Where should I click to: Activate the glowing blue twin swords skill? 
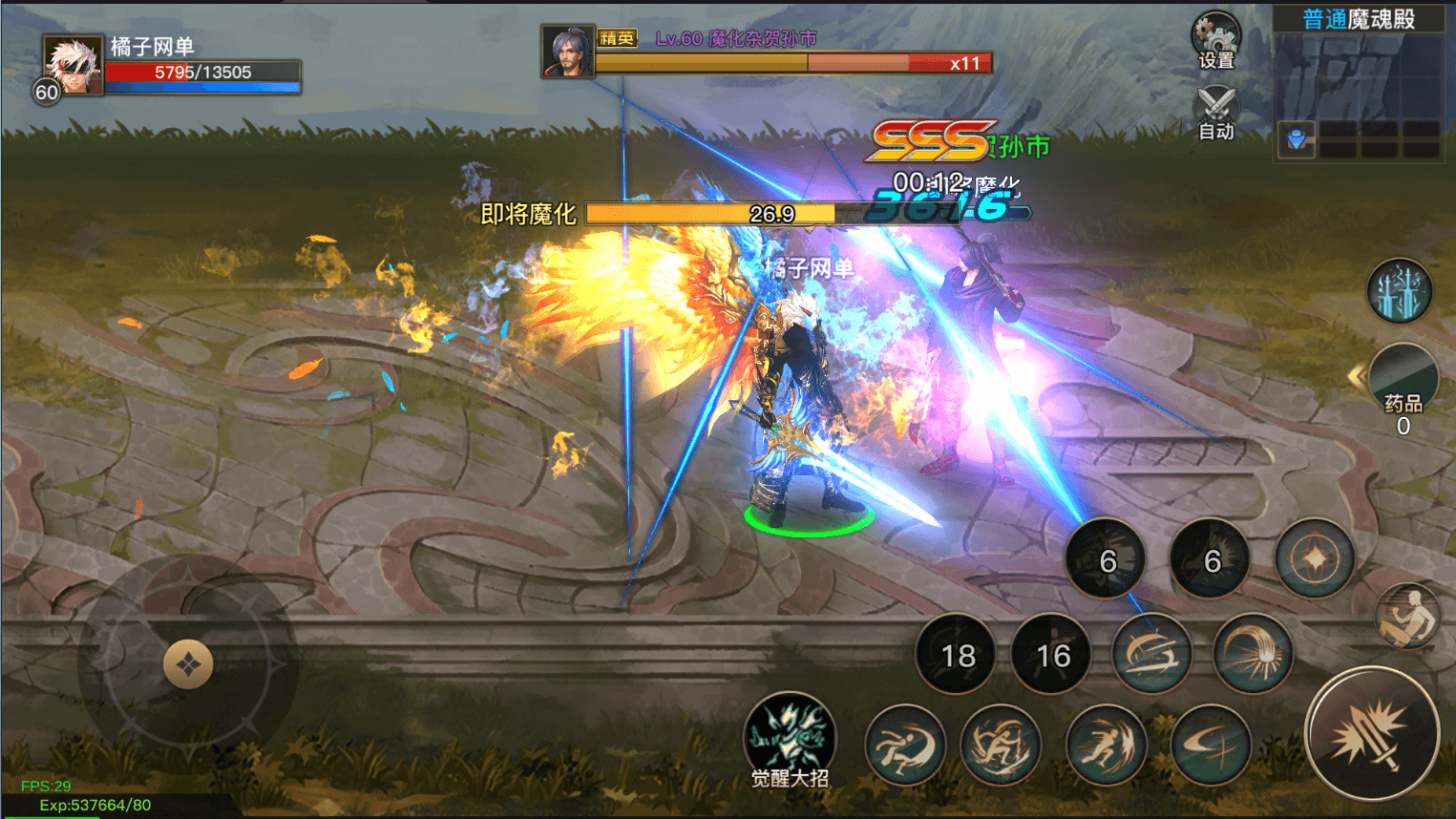click(x=1400, y=292)
